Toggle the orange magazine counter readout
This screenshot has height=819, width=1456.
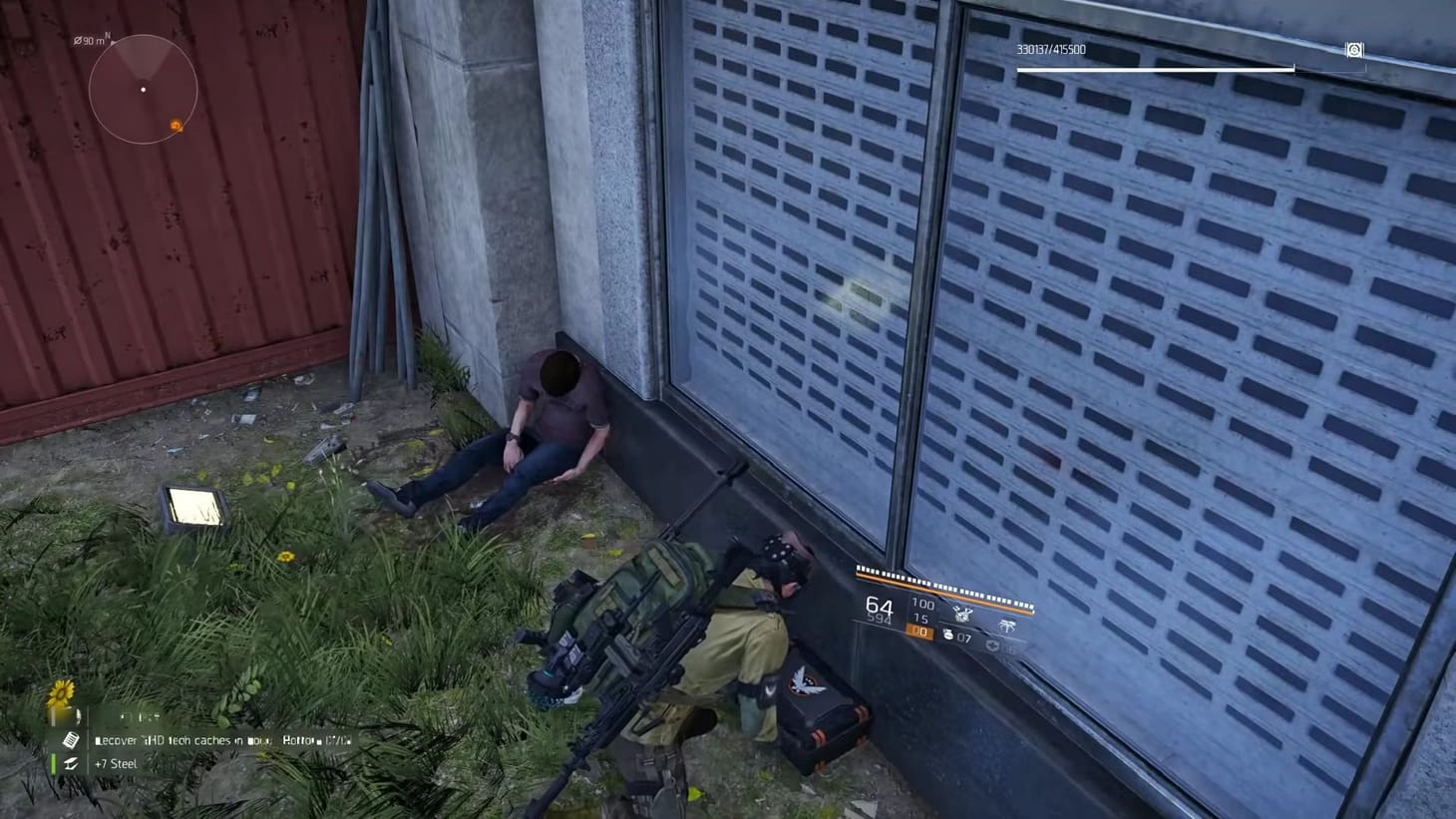920,630
